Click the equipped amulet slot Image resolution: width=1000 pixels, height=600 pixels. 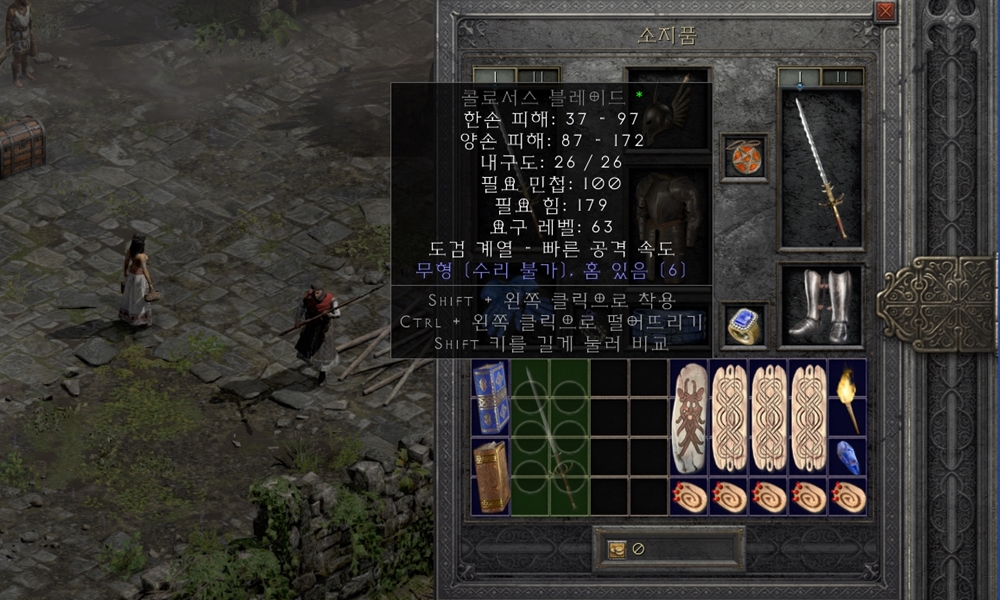click(744, 158)
